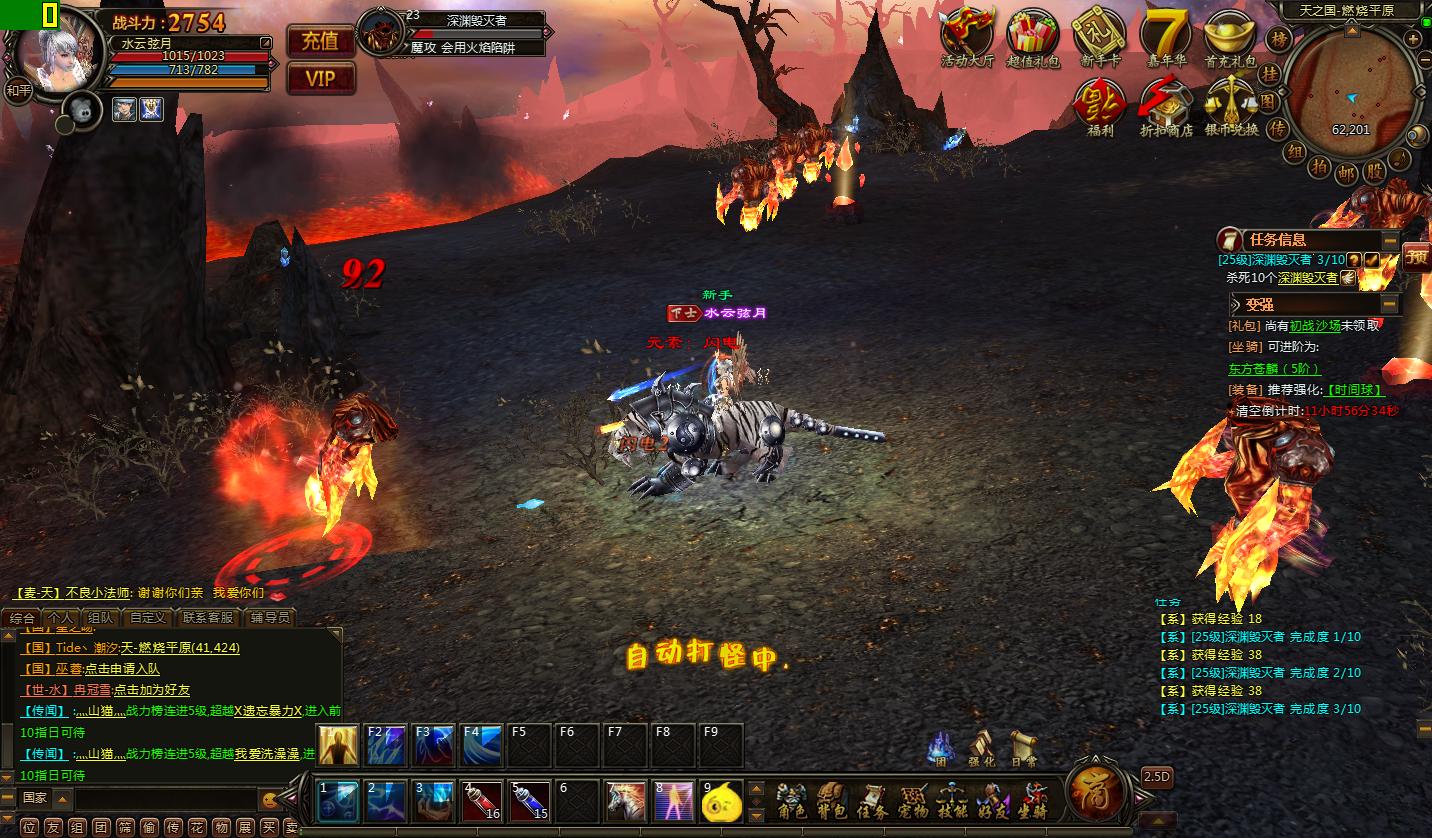Viewport: 1432px width, 838px height.
Task: Collapse the 任务信息 quest info panel
Action: pyautogui.click(x=1390, y=240)
